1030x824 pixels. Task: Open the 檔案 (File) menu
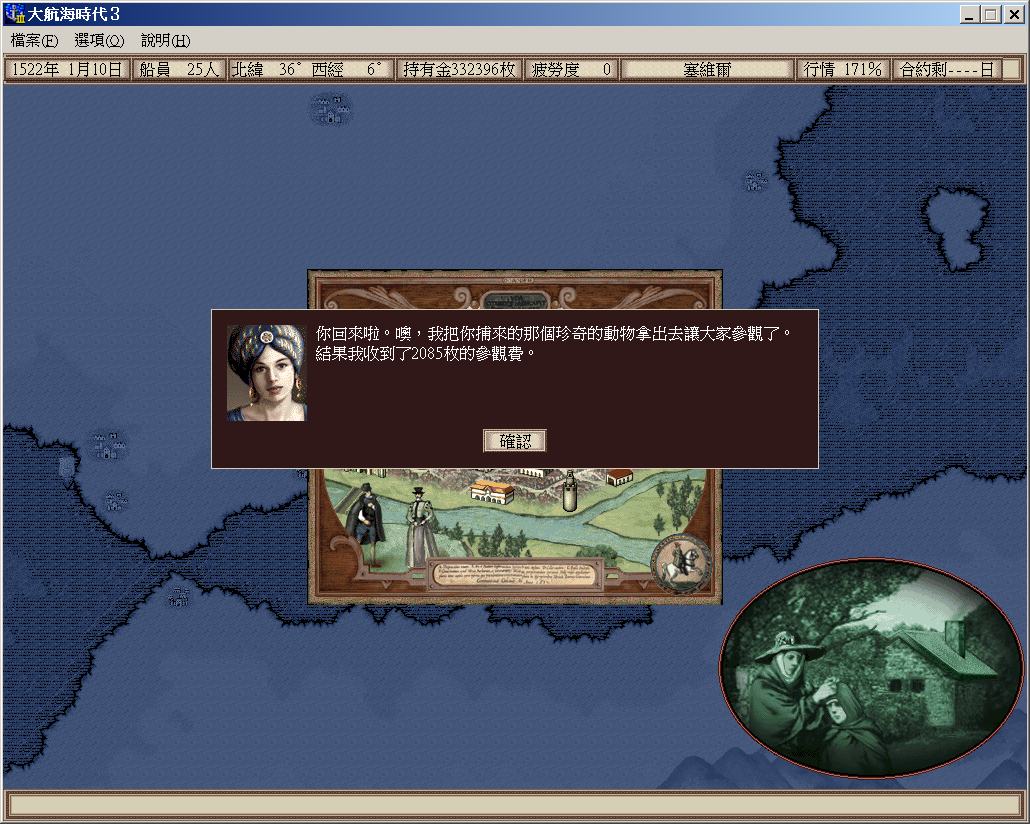click(x=35, y=41)
